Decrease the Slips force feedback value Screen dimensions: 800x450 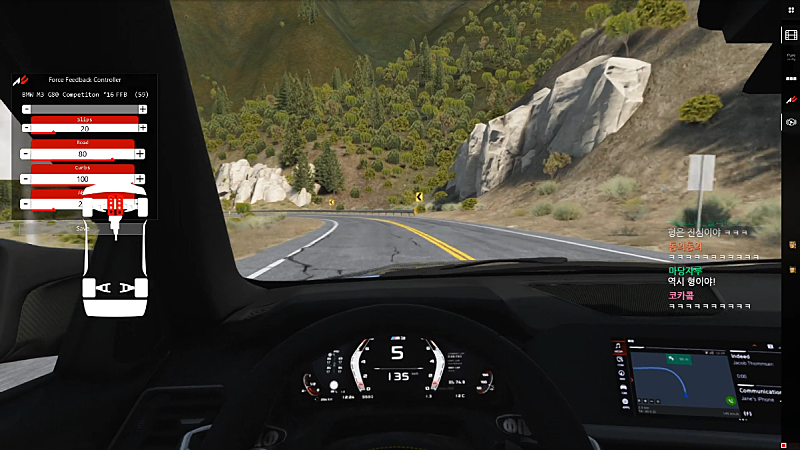(27, 129)
